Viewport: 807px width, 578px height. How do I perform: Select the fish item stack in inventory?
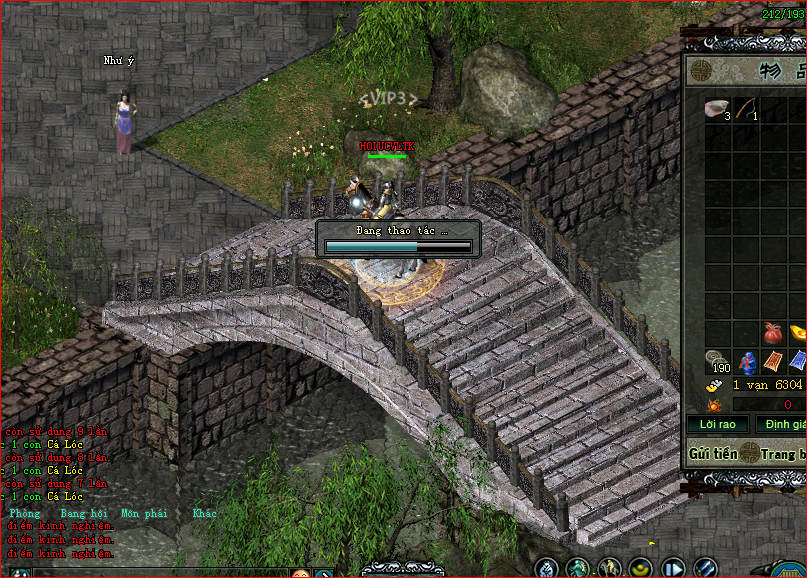pyautogui.click(x=716, y=108)
